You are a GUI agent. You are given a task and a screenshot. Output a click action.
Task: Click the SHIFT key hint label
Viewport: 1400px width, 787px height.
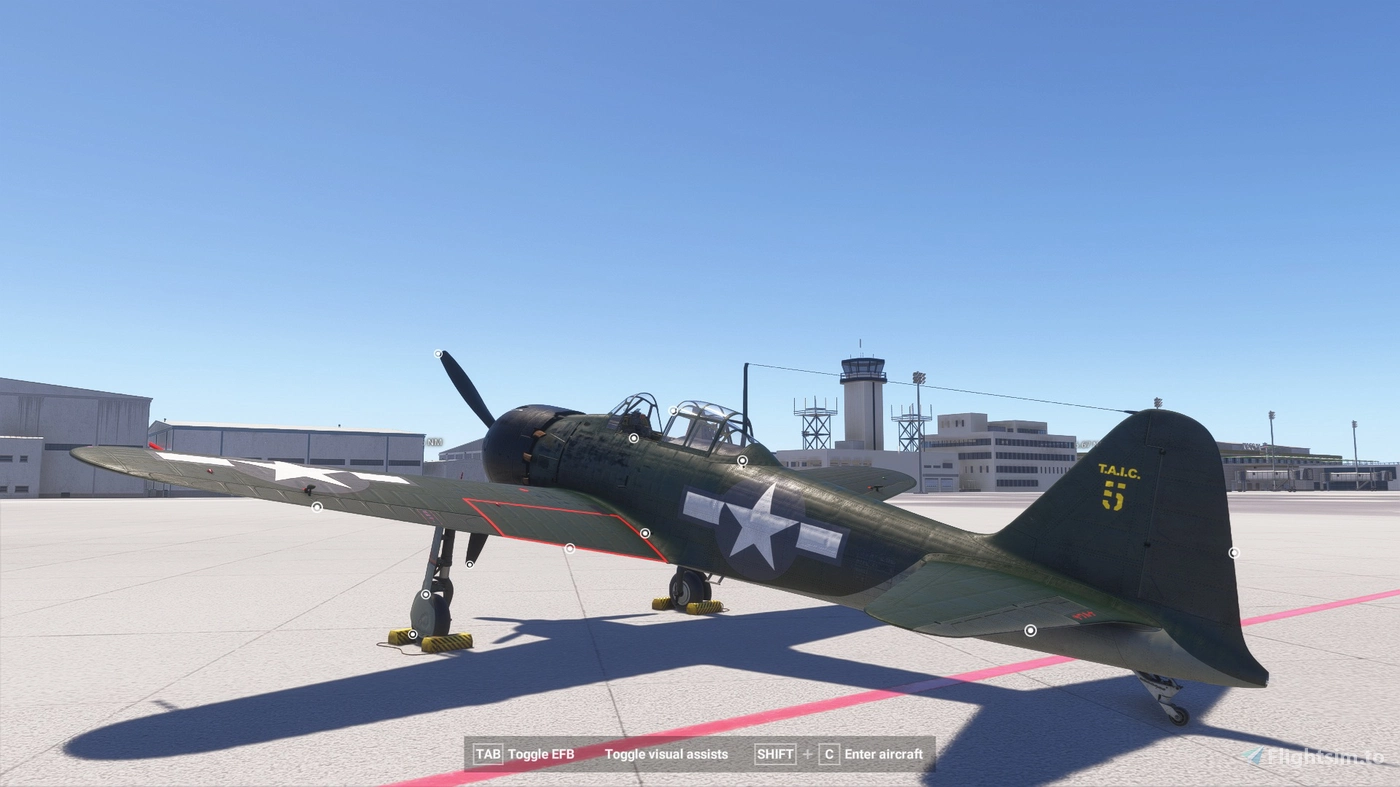tap(775, 754)
